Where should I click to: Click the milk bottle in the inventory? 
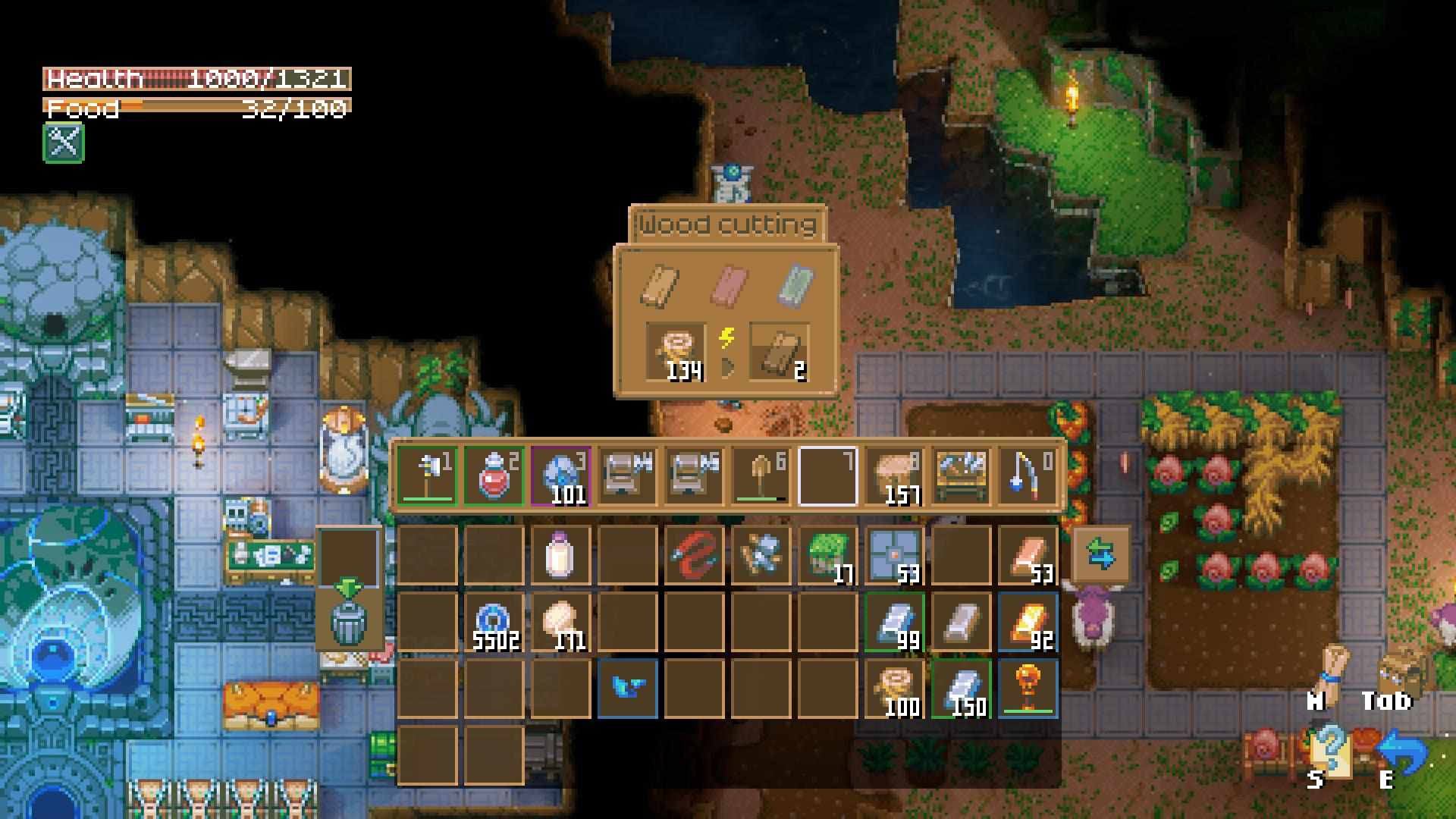(x=560, y=555)
